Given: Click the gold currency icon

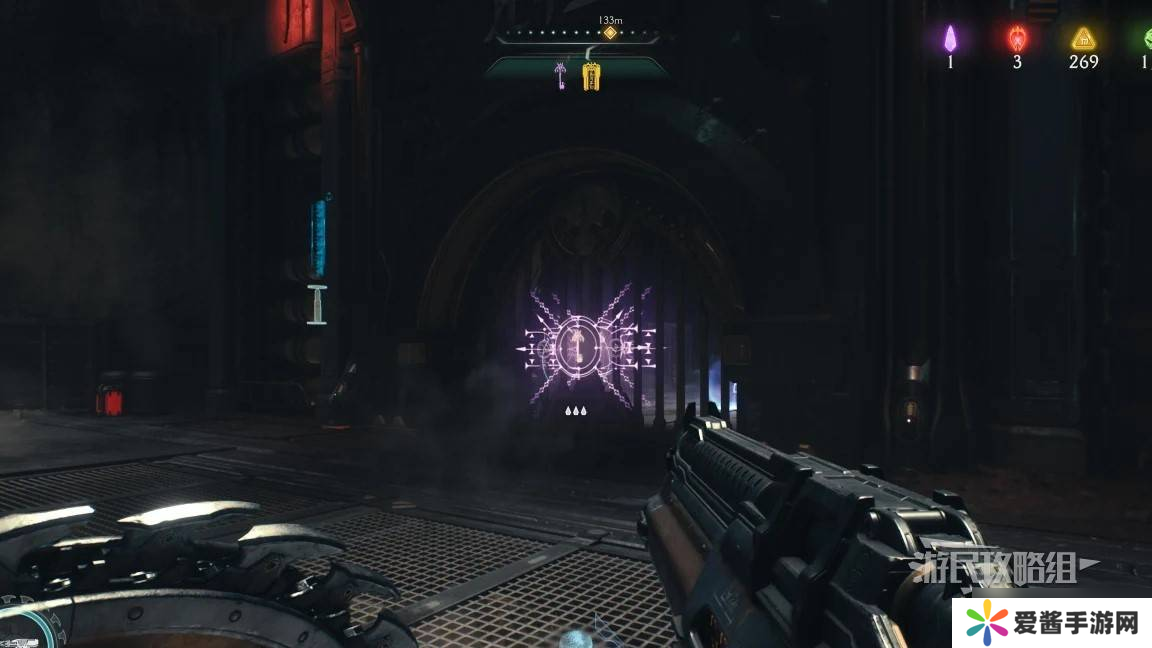Looking at the screenshot, I should point(1082,39).
